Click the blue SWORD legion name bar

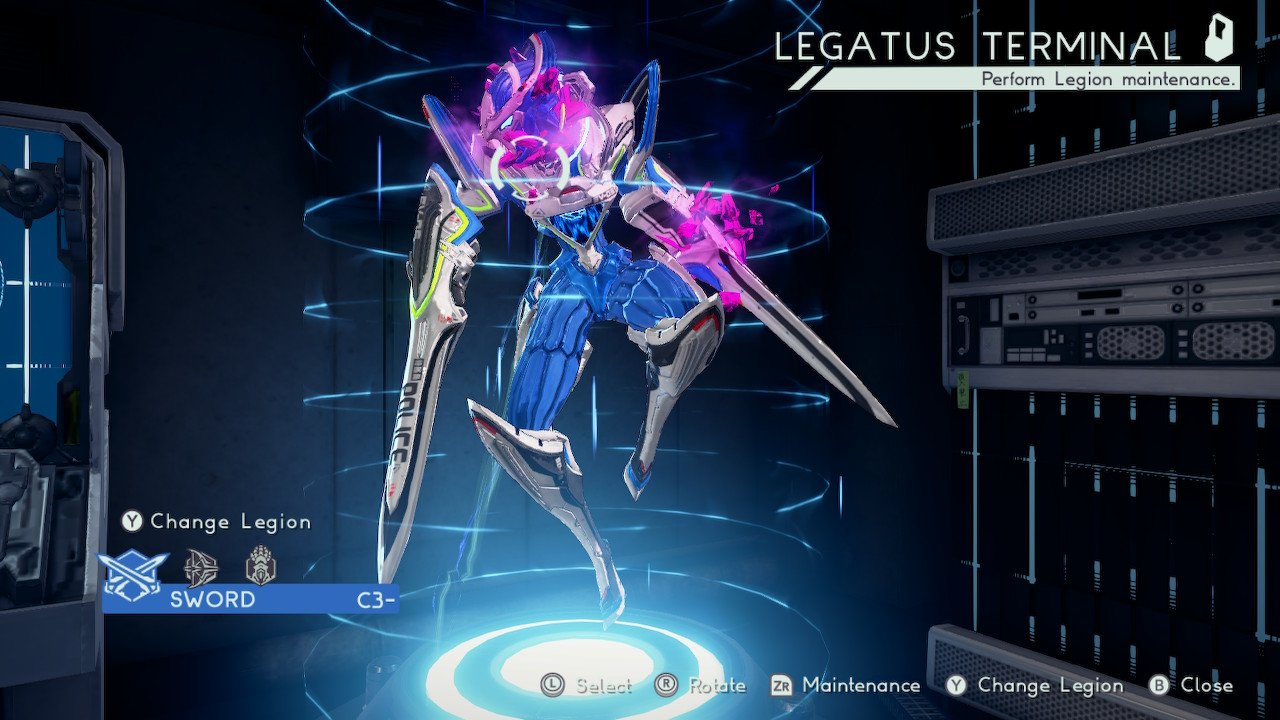click(x=250, y=599)
